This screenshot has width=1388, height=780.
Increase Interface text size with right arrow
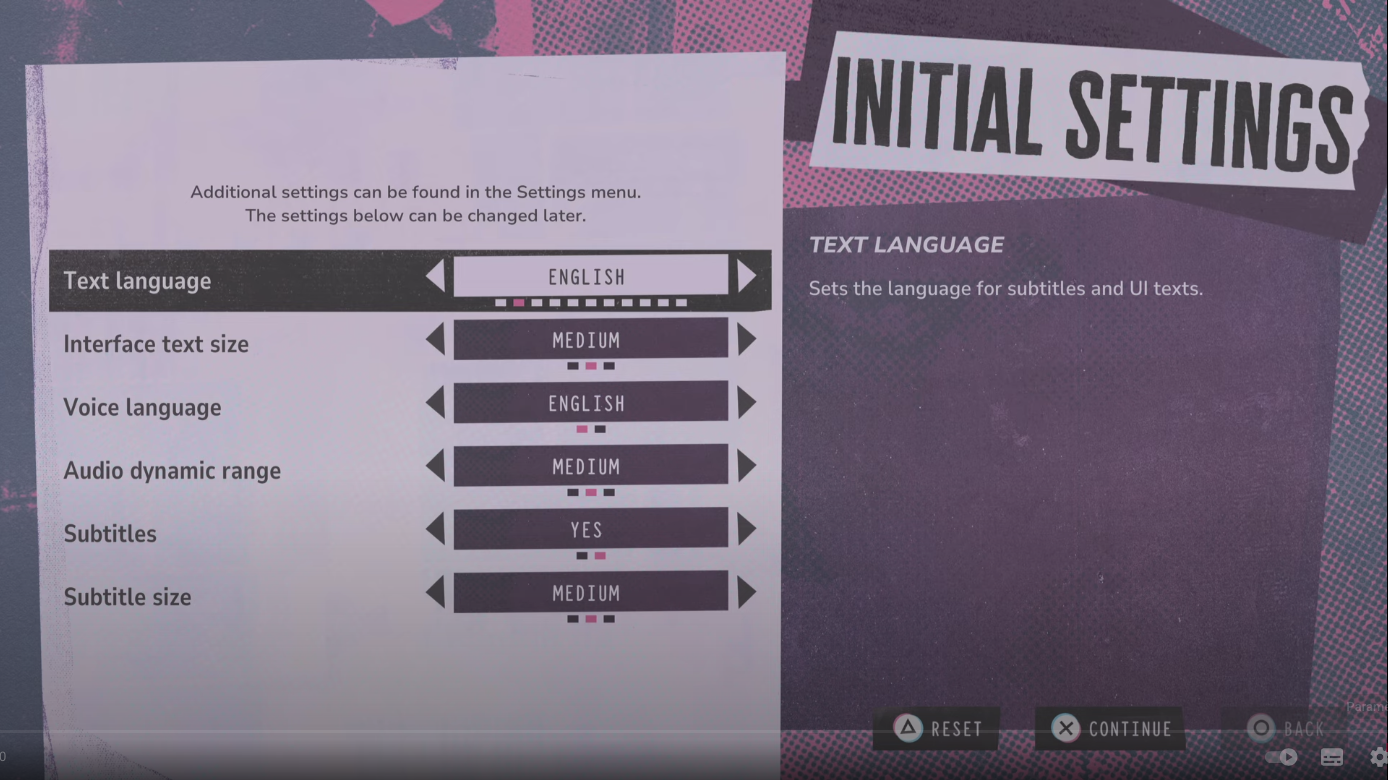tap(746, 340)
